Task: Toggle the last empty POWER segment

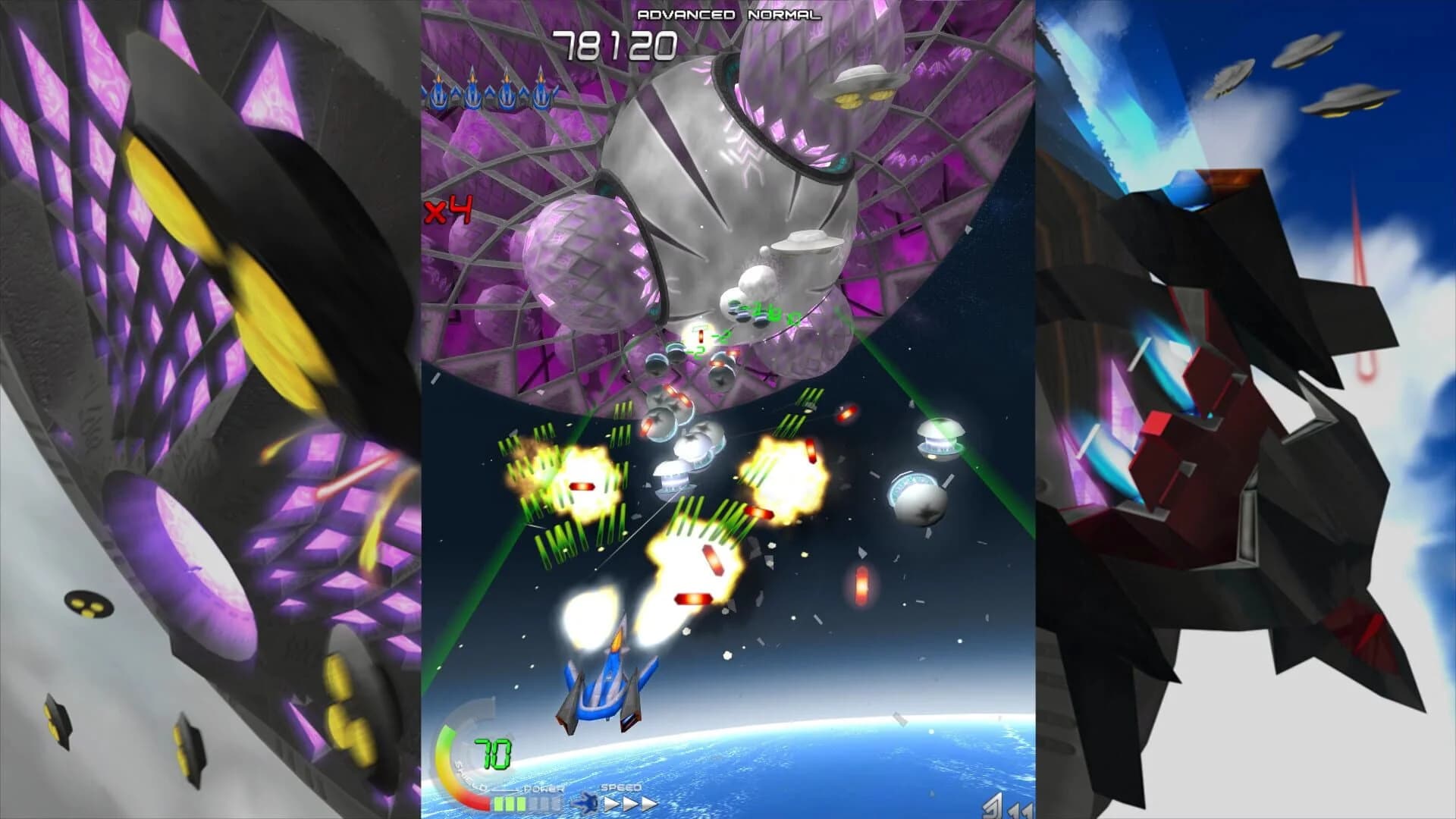Action: (x=556, y=804)
